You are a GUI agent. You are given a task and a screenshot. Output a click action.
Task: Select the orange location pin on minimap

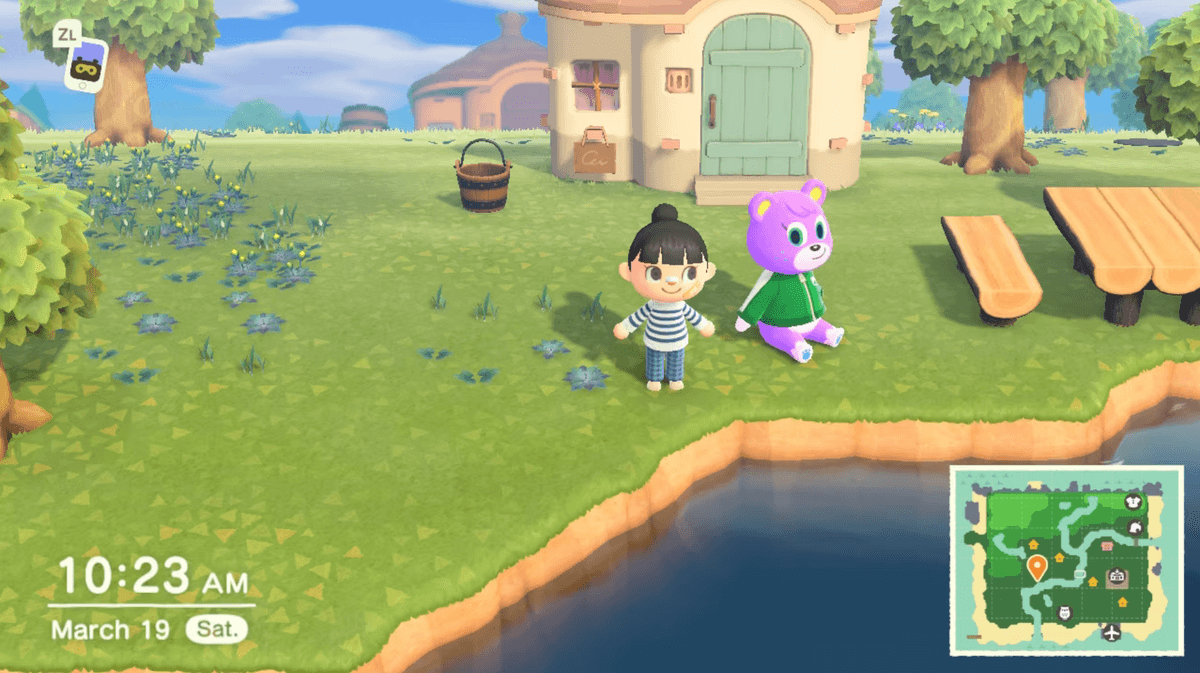click(1037, 567)
